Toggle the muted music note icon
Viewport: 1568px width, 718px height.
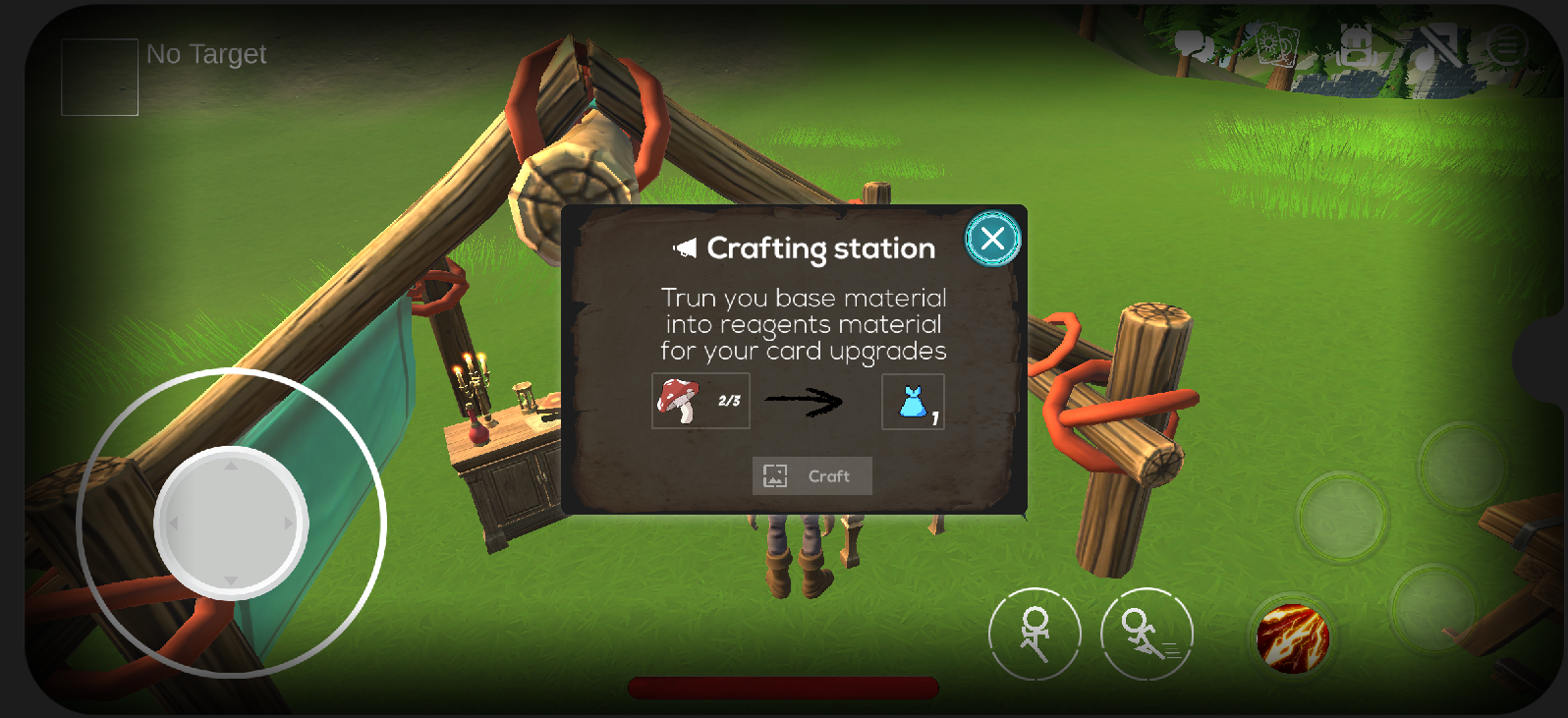click(x=1432, y=45)
